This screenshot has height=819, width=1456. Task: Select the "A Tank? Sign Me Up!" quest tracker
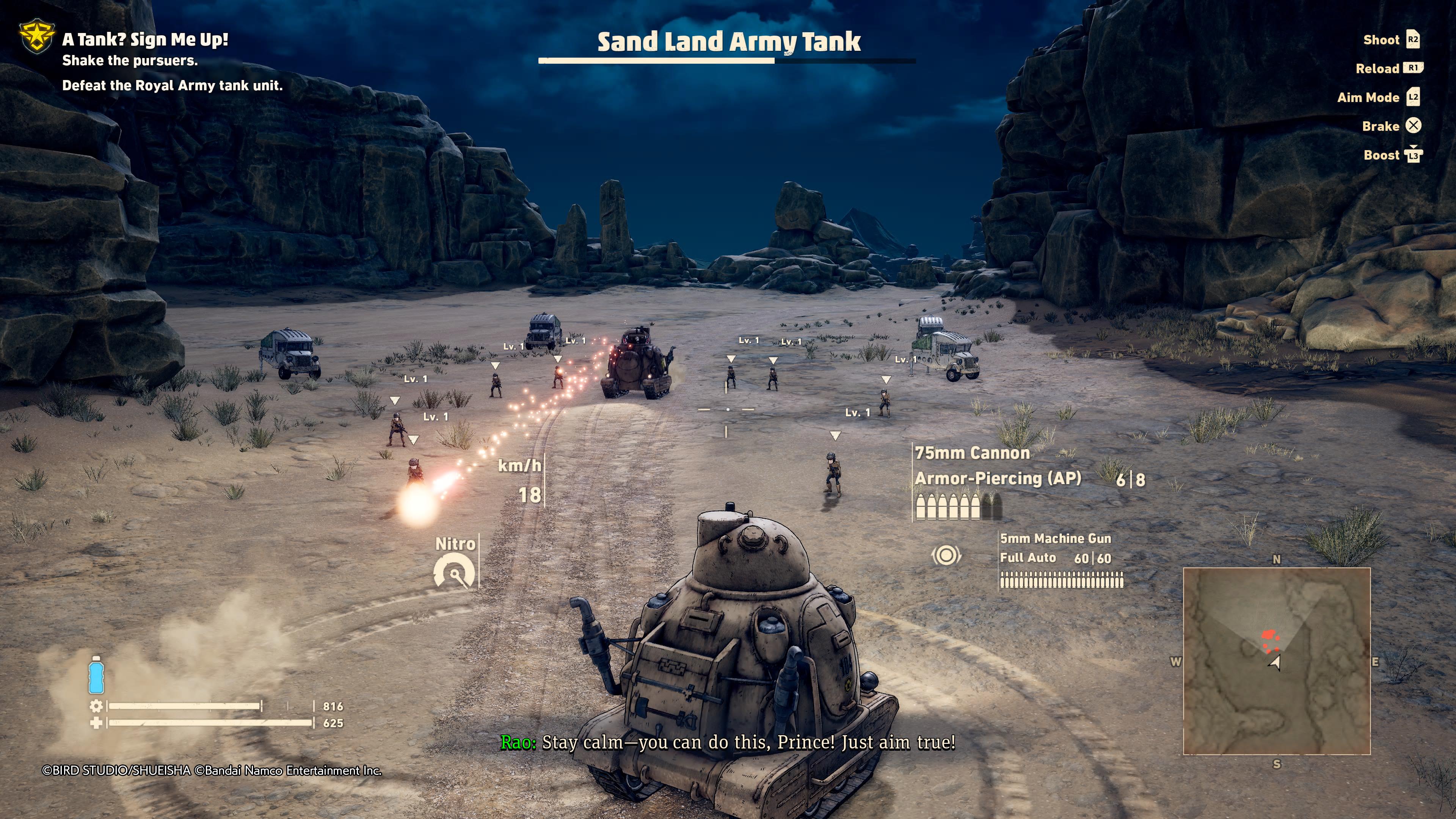pyautogui.click(x=145, y=39)
